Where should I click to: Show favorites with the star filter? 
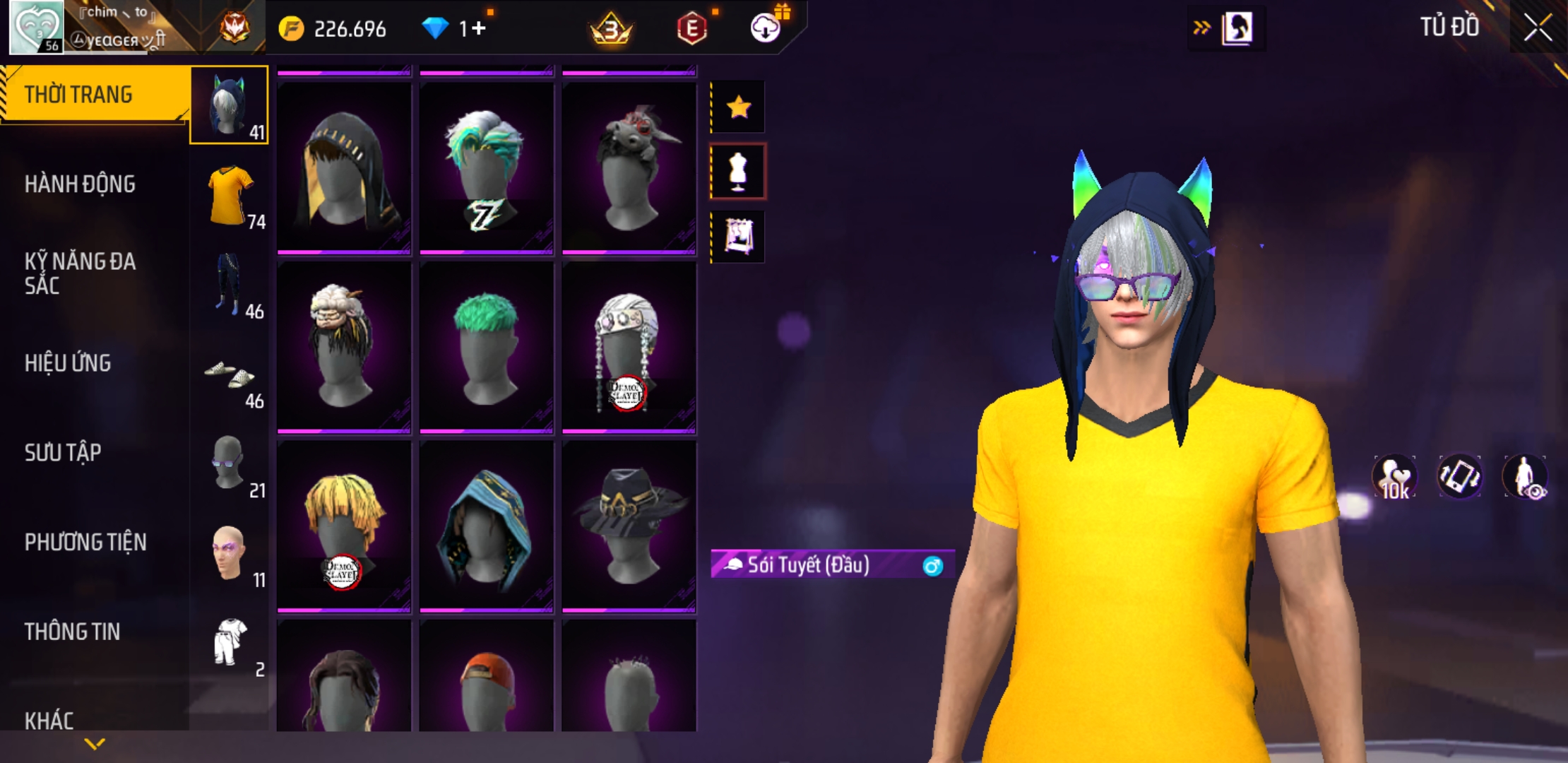tap(738, 107)
